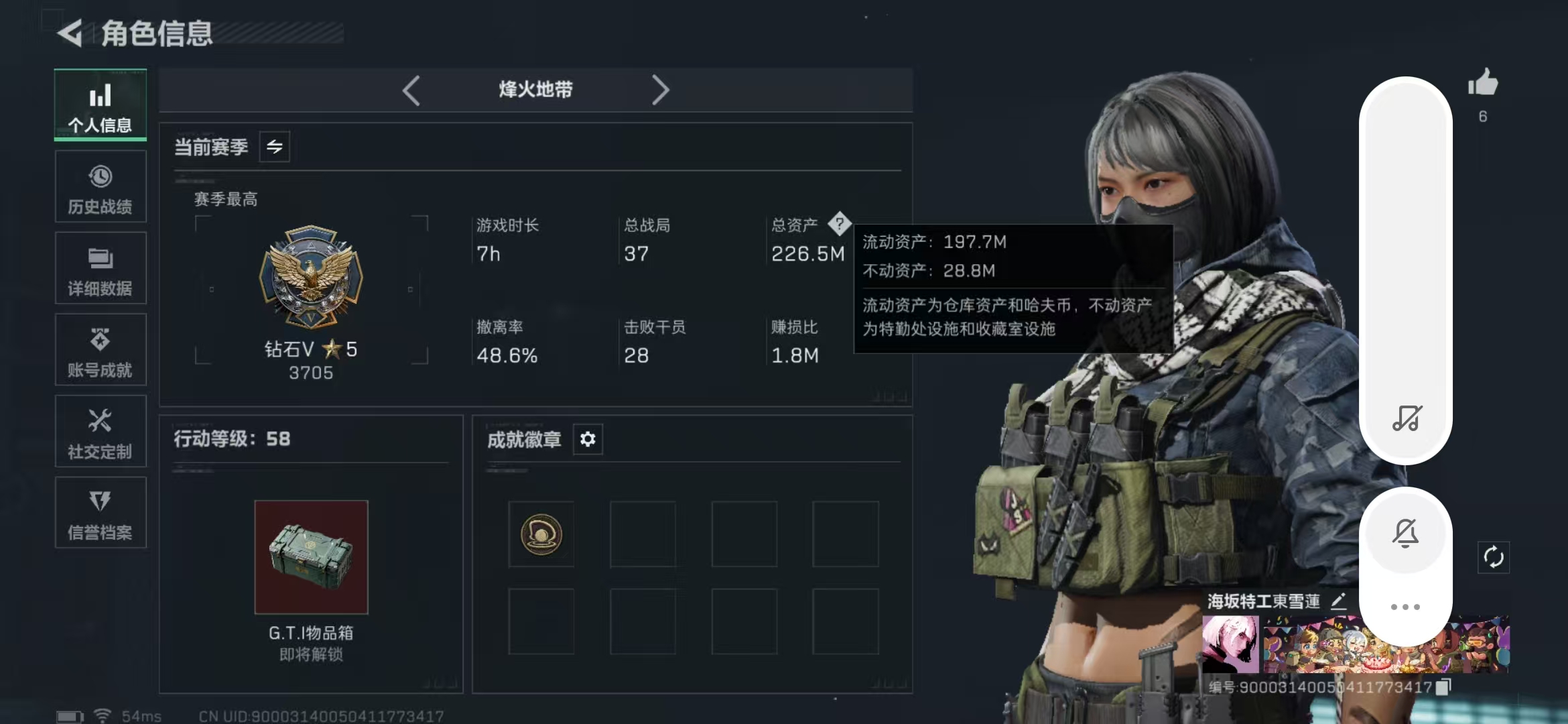This screenshot has width=1568, height=724.
Task: Open the 账号成就 account achievements panel
Action: point(100,350)
